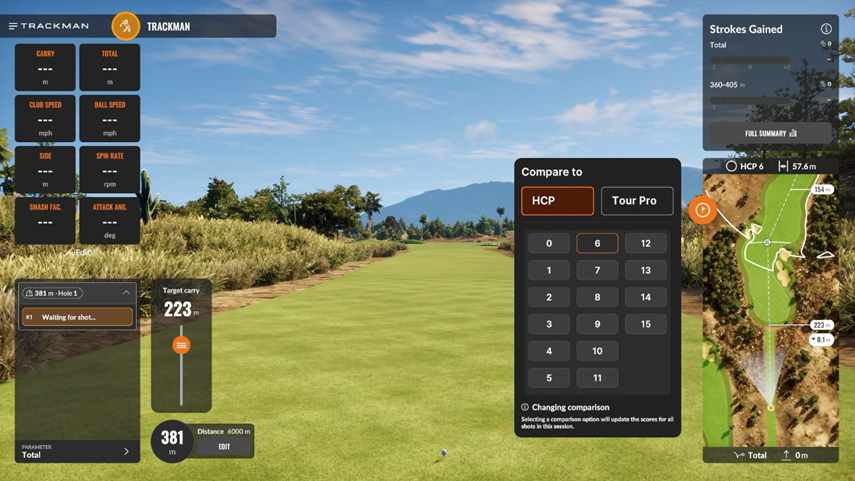Viewport: 855px width, 481px height.
Task: Choose handicap 15 option
Action: pyautogui.click(x=646, y=324)
